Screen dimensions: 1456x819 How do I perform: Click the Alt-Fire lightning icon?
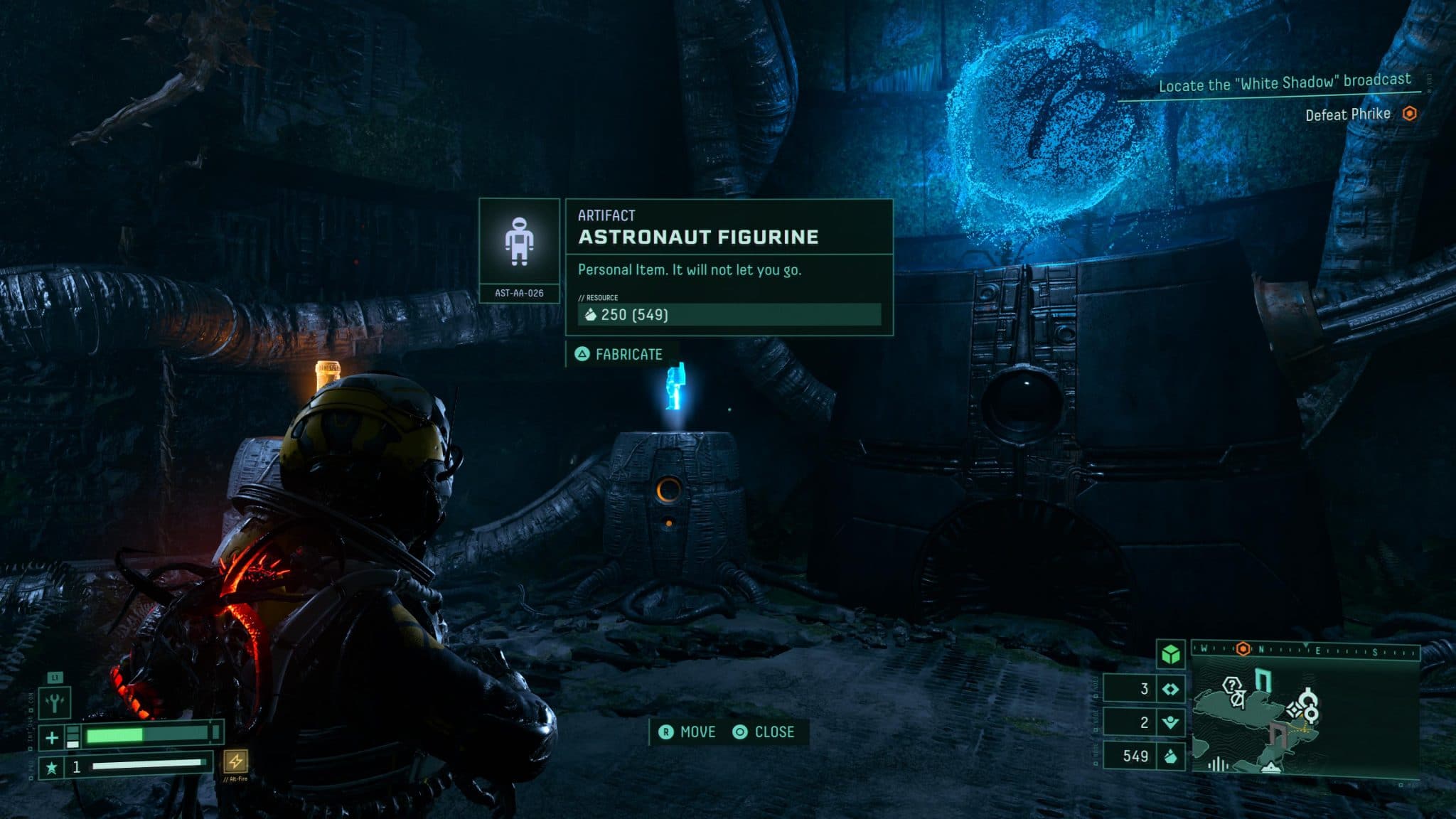pyautogui.click(x=236, y=764)
